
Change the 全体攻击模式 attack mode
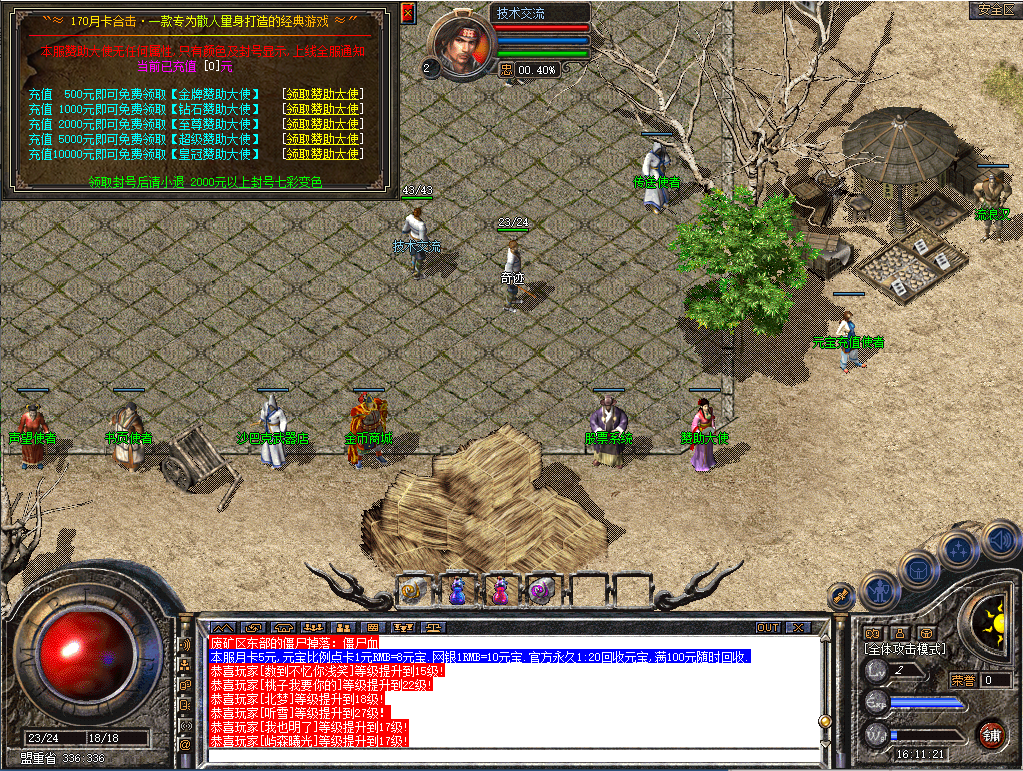coord(906,649)
